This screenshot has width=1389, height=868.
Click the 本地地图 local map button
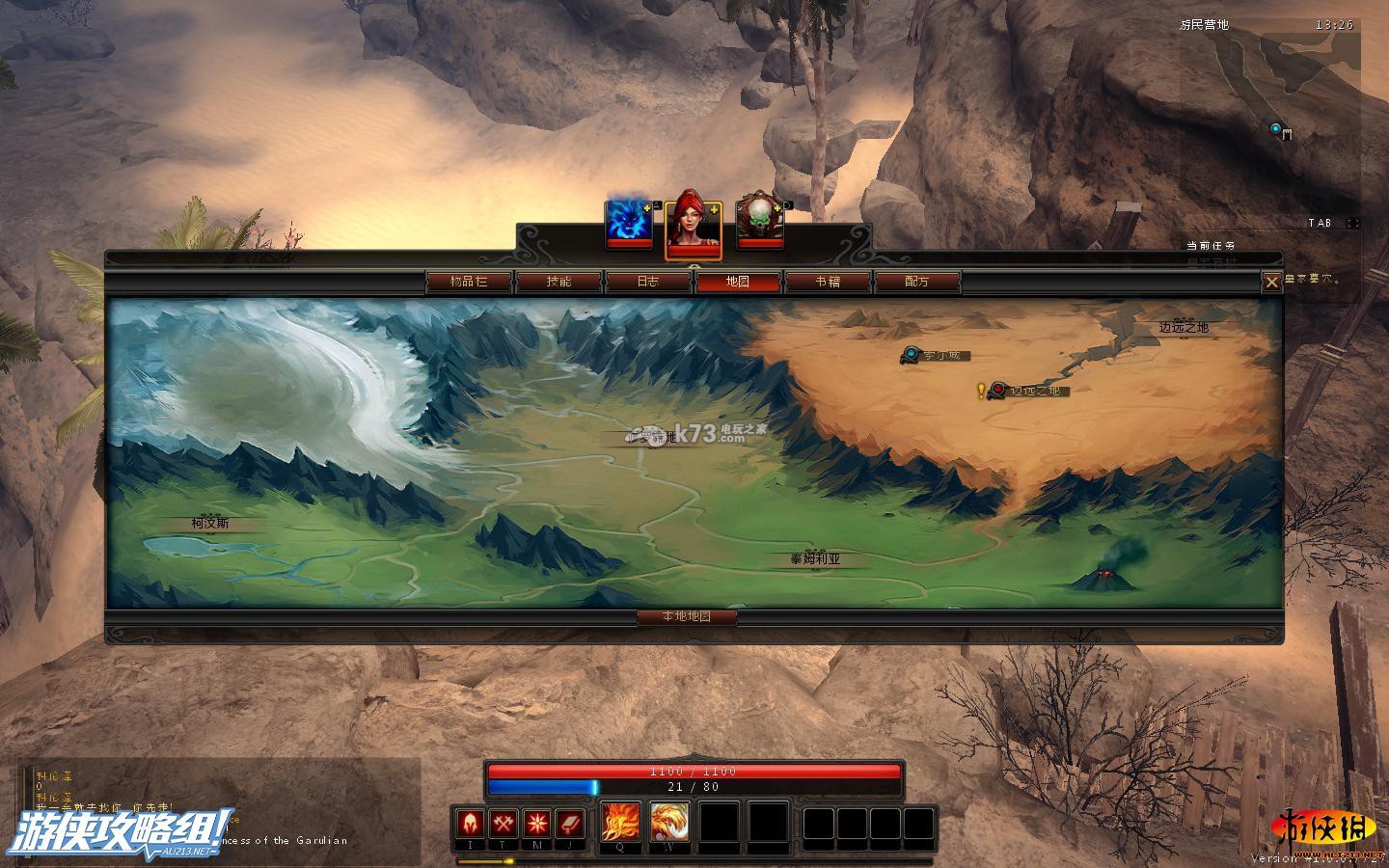(x=687, y=616)
